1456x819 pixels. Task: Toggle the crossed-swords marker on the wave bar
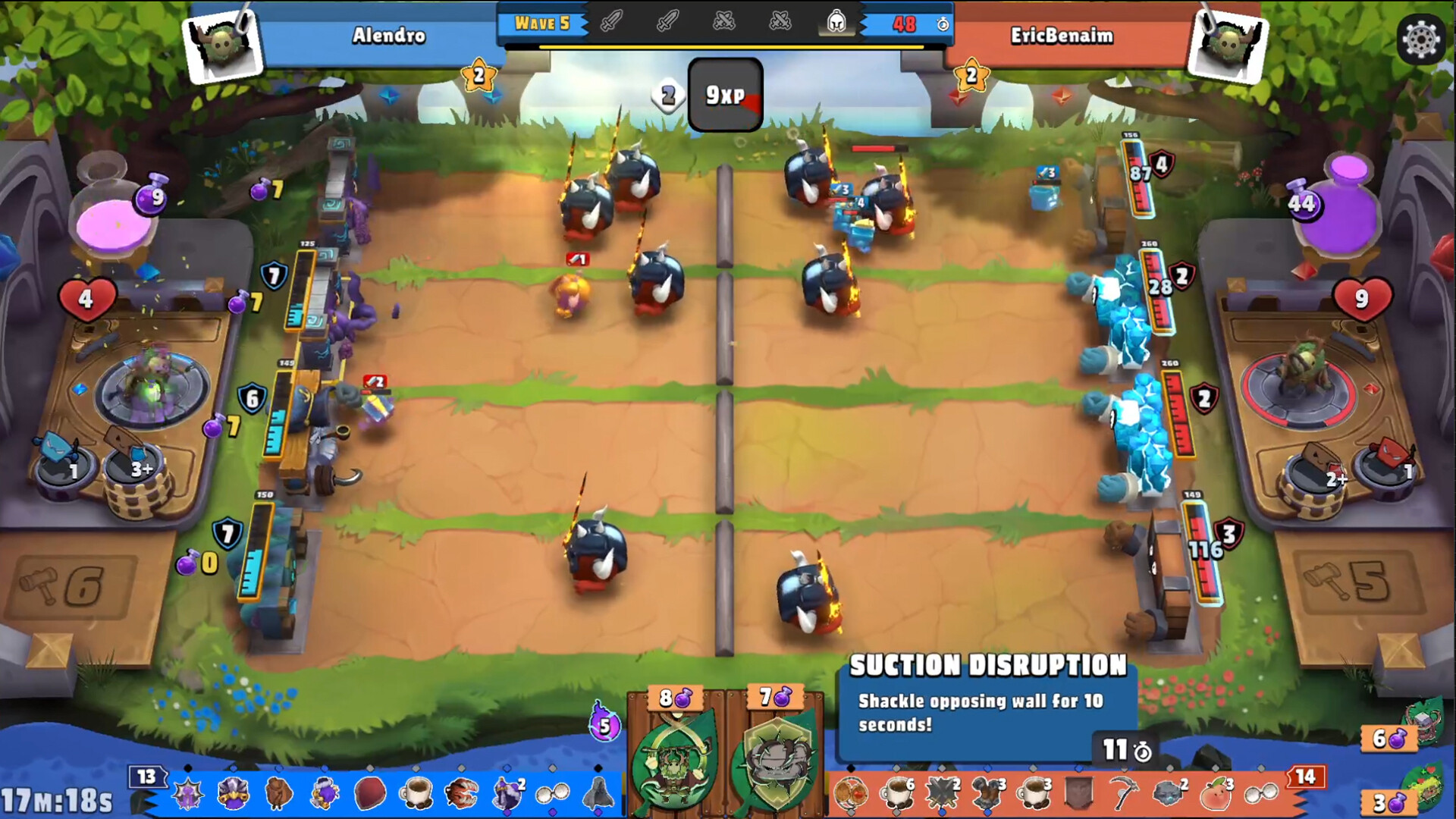coord(724,23)
